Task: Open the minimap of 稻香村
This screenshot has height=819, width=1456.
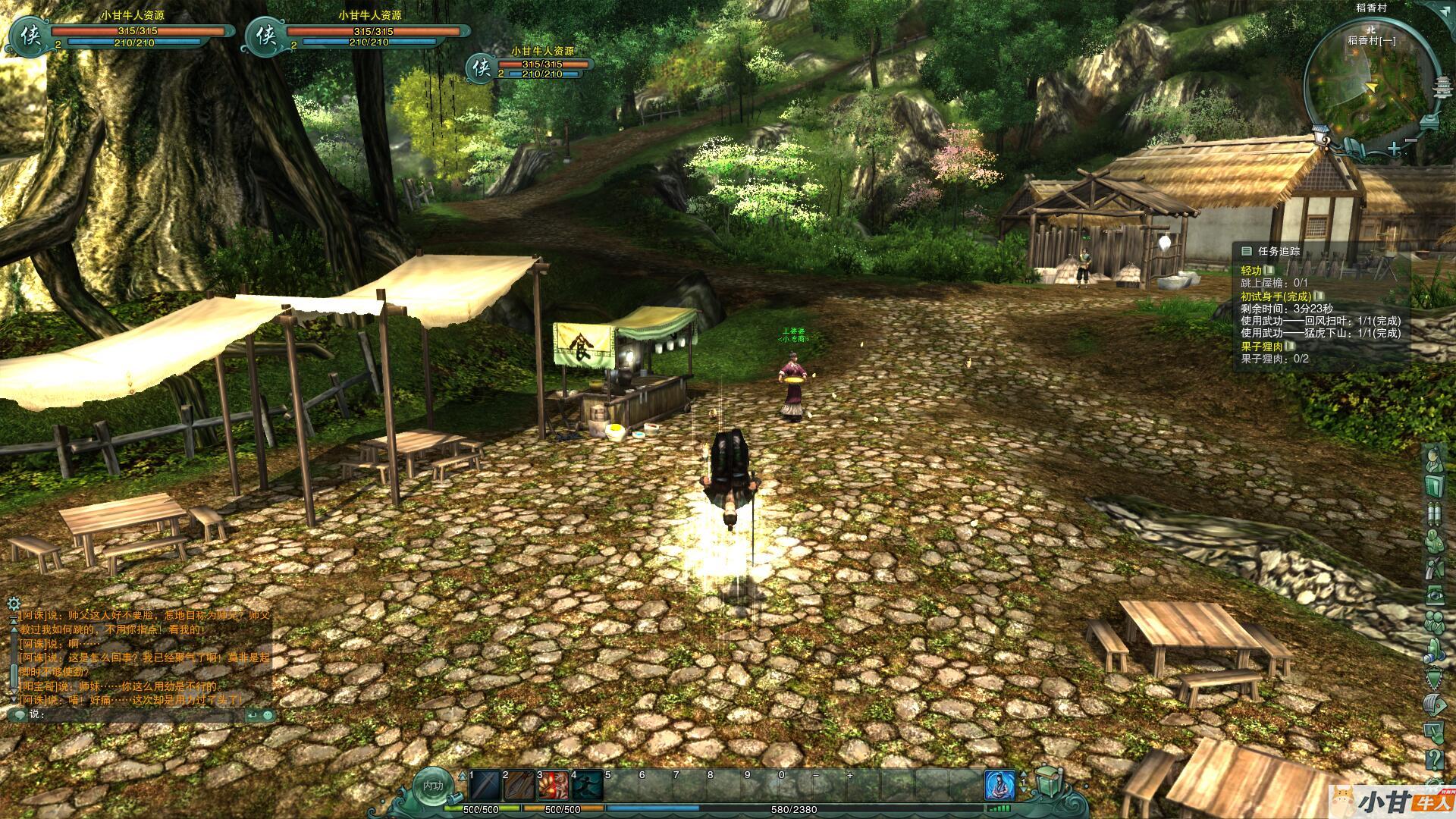Action: (1359, 89)
